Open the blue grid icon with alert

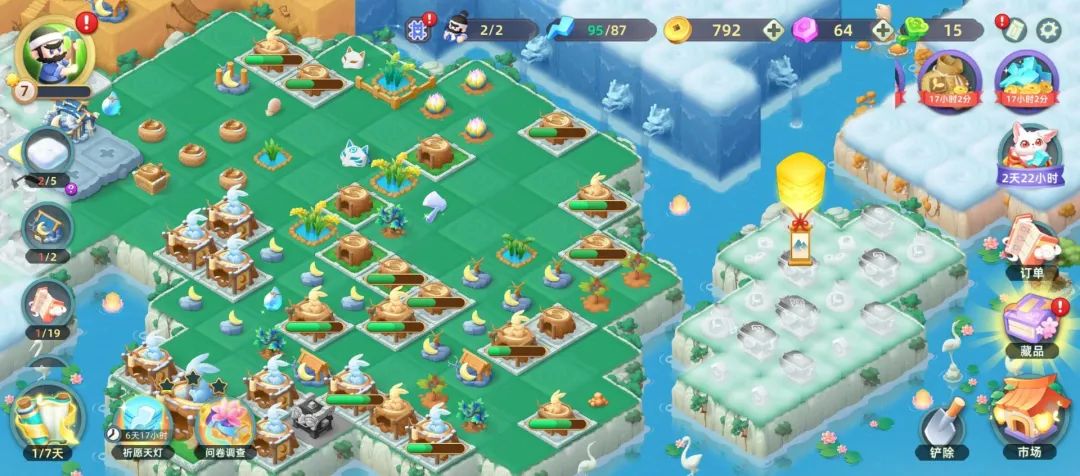[418, 28]
